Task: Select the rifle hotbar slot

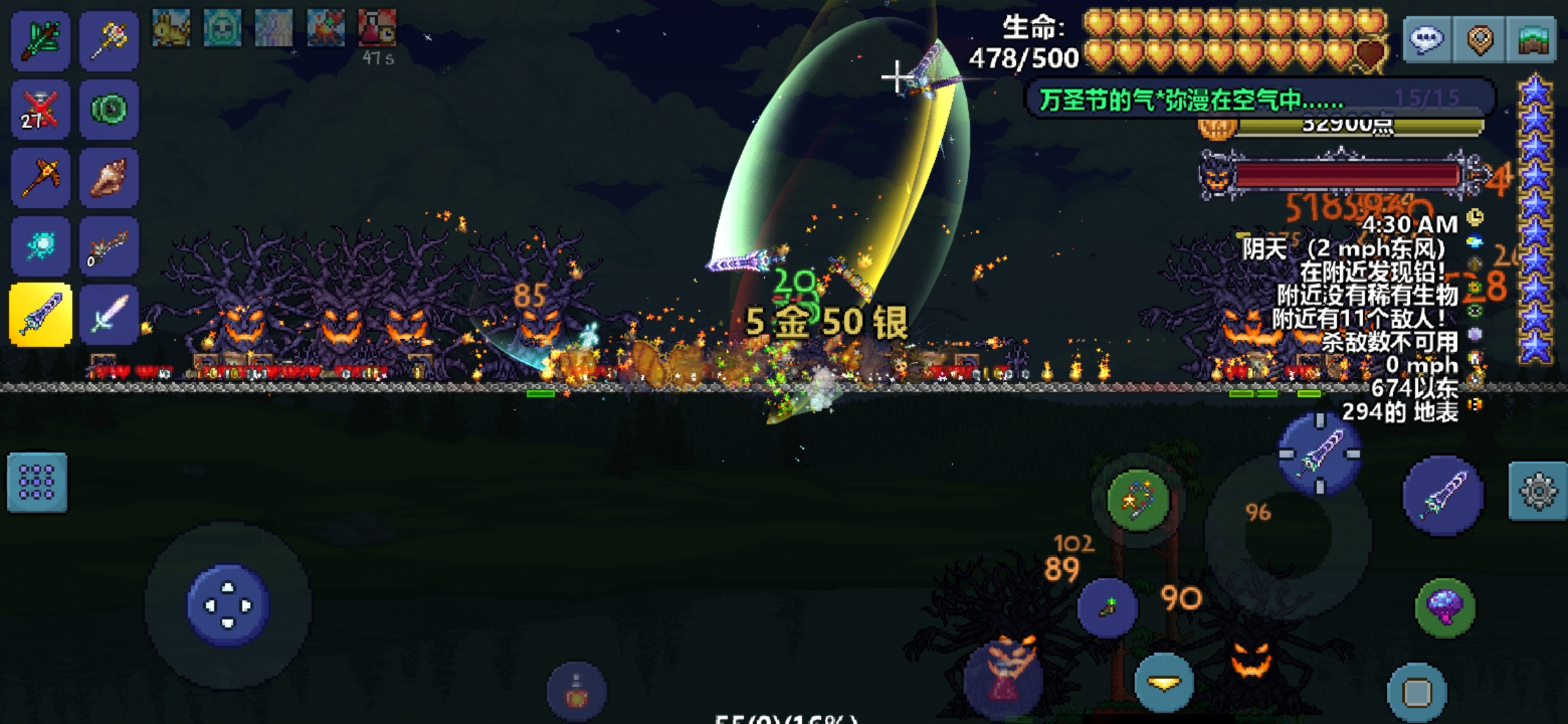Action: click(109, 246)
